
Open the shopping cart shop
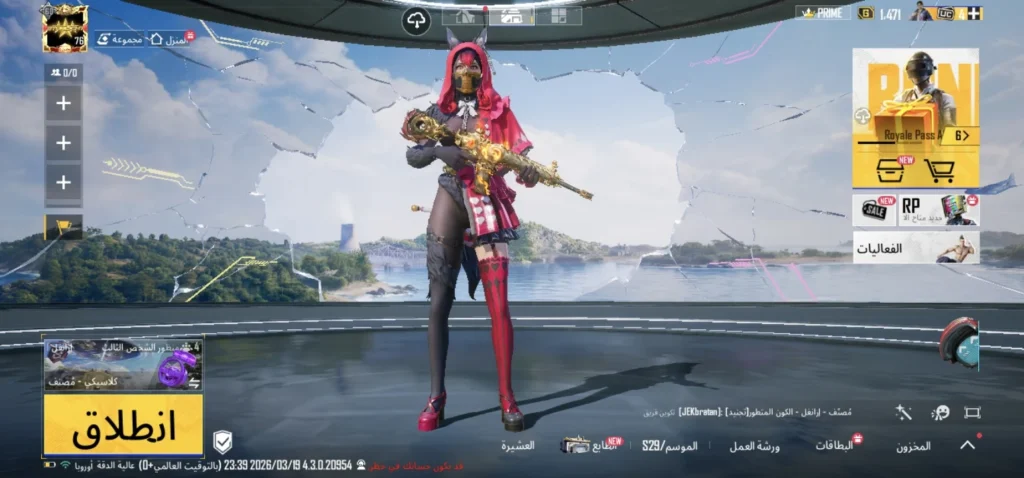939,170
